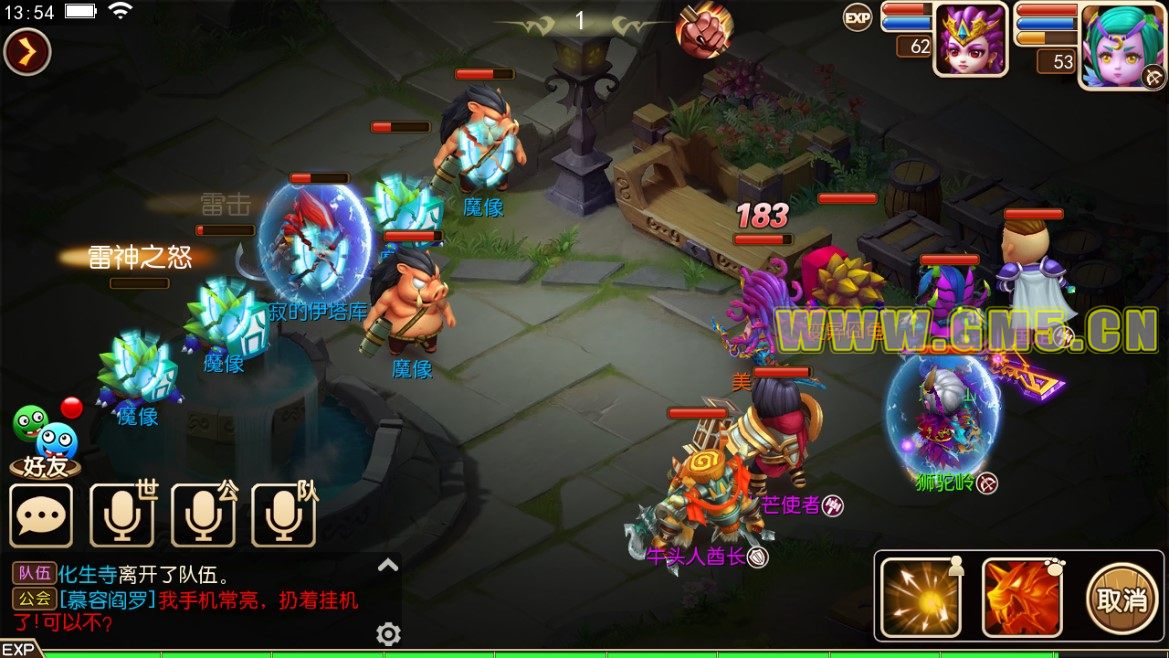This screenshot has width=1169, height=658.
Task: Use the red flame beast skill
Action: pyautogui.click(x=1022, y=597)
